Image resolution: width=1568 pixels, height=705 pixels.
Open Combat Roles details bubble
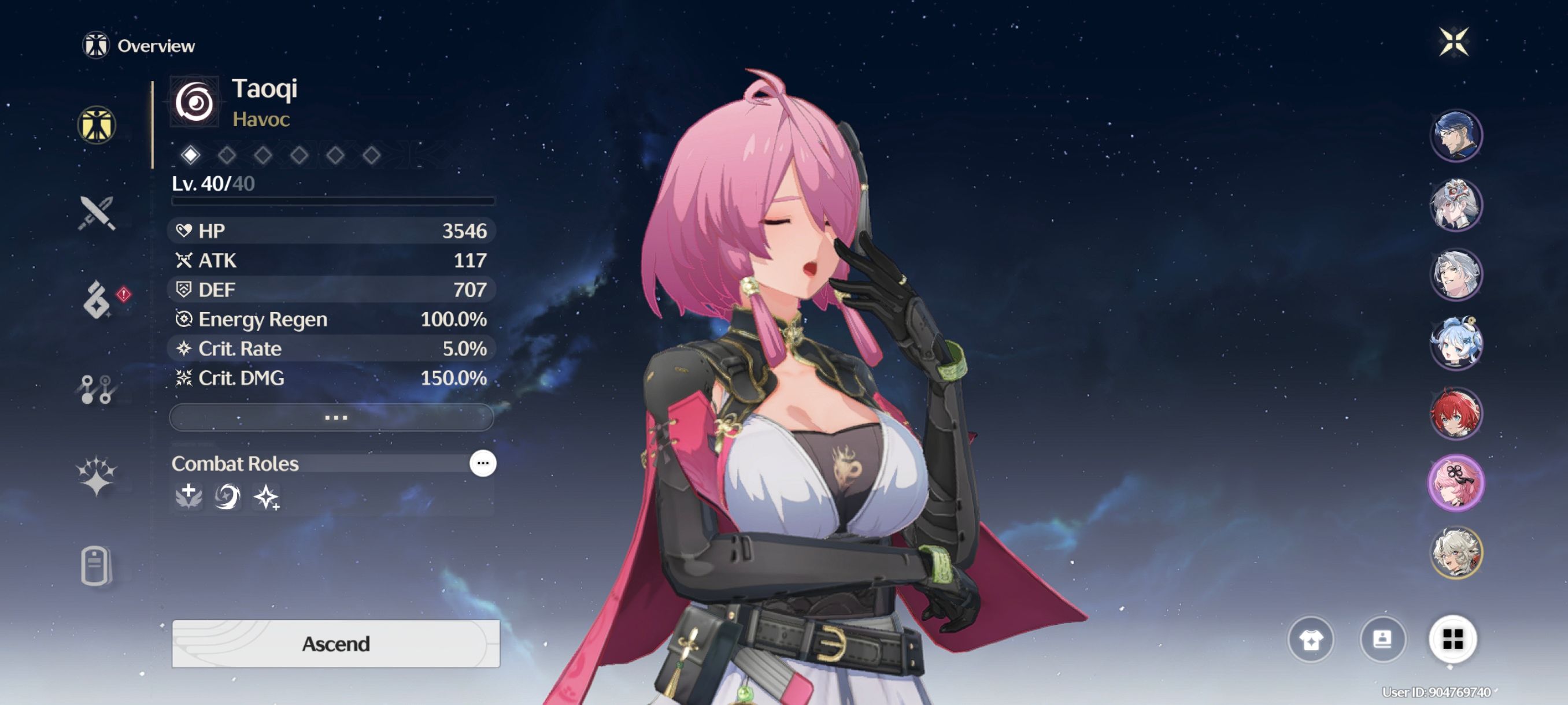point(483,463)
